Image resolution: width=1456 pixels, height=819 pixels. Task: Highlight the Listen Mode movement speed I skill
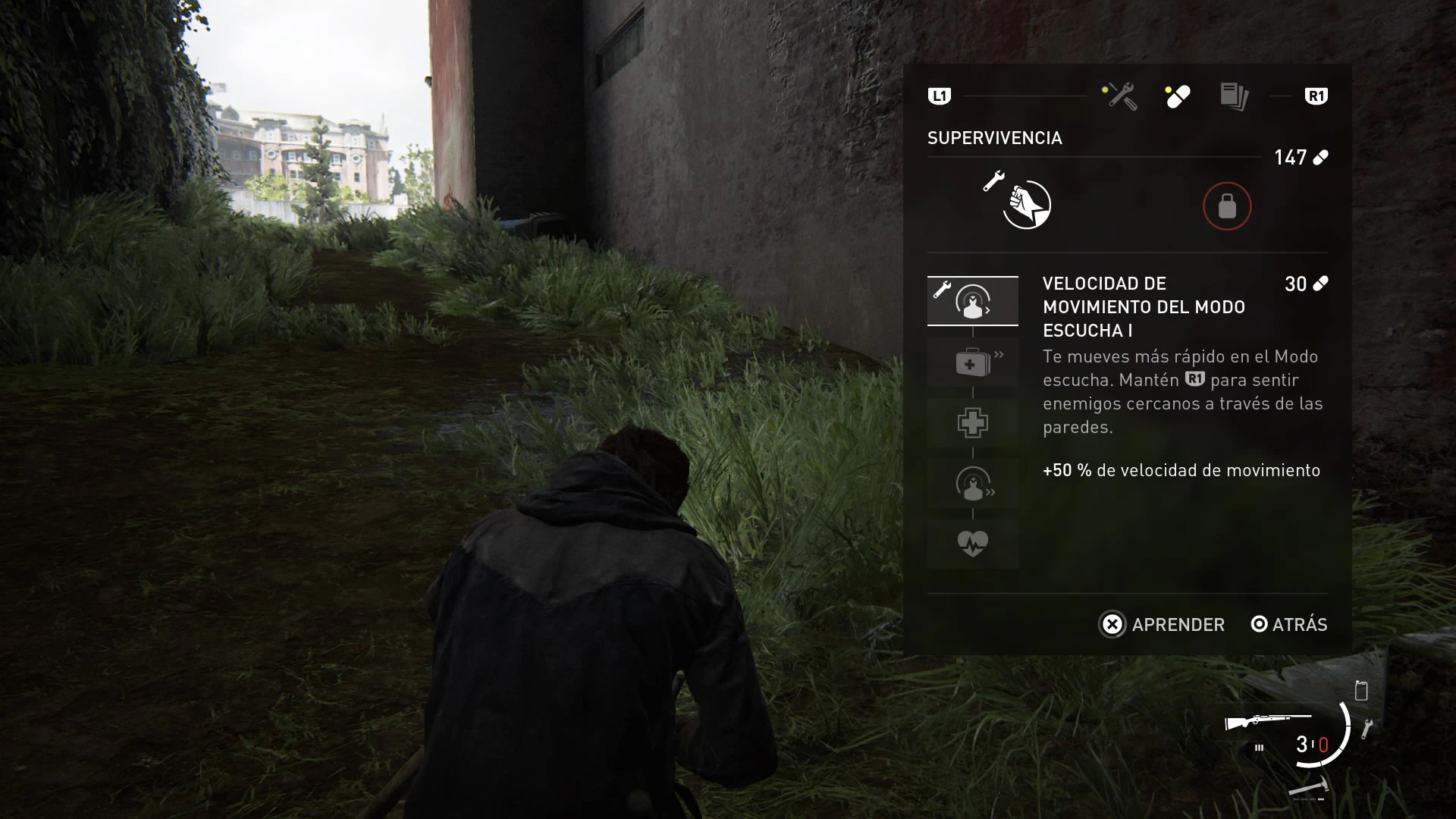click(972, 301)
